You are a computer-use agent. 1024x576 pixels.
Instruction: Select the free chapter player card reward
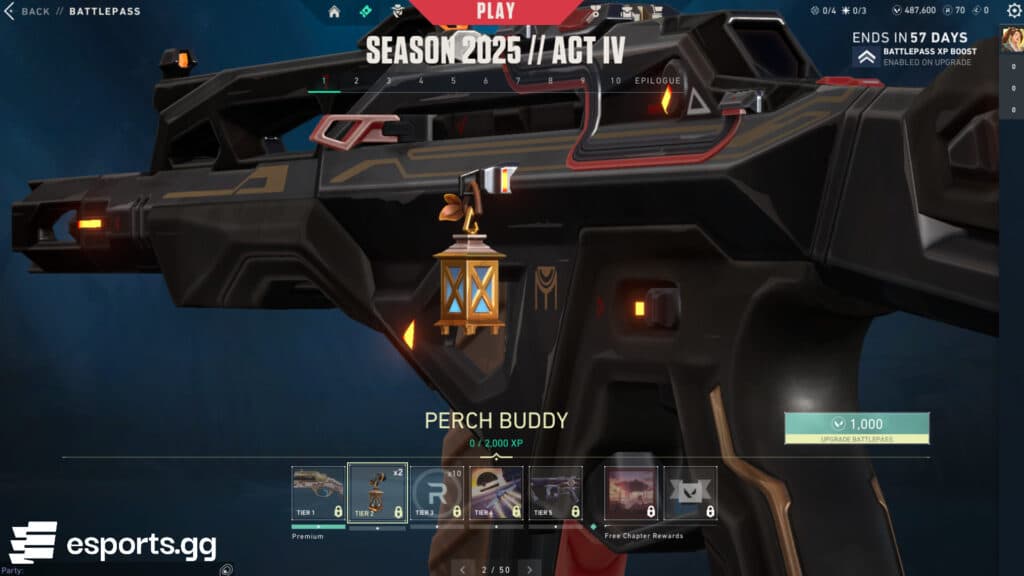[631, 493]
